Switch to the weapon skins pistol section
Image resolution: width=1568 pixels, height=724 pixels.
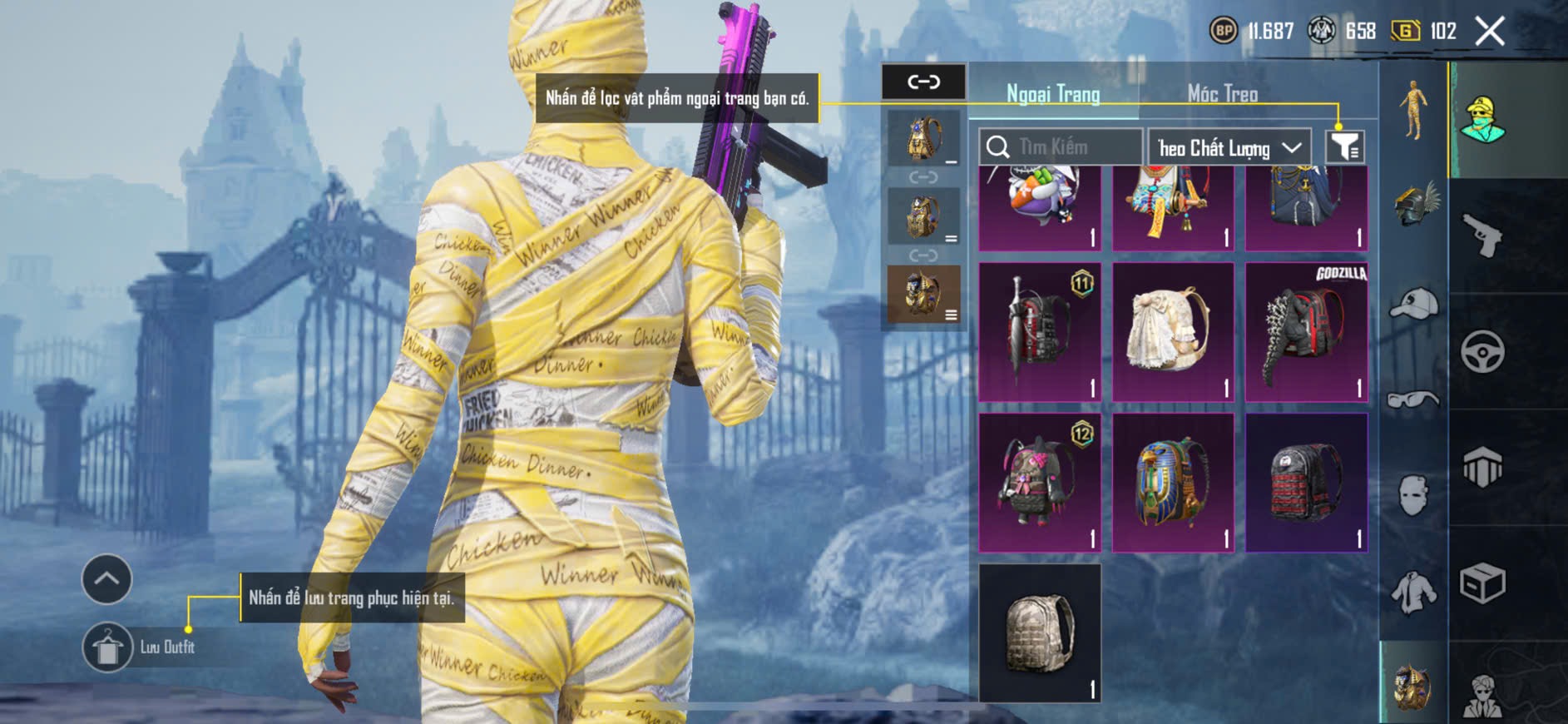click(x=1482, y=236)
